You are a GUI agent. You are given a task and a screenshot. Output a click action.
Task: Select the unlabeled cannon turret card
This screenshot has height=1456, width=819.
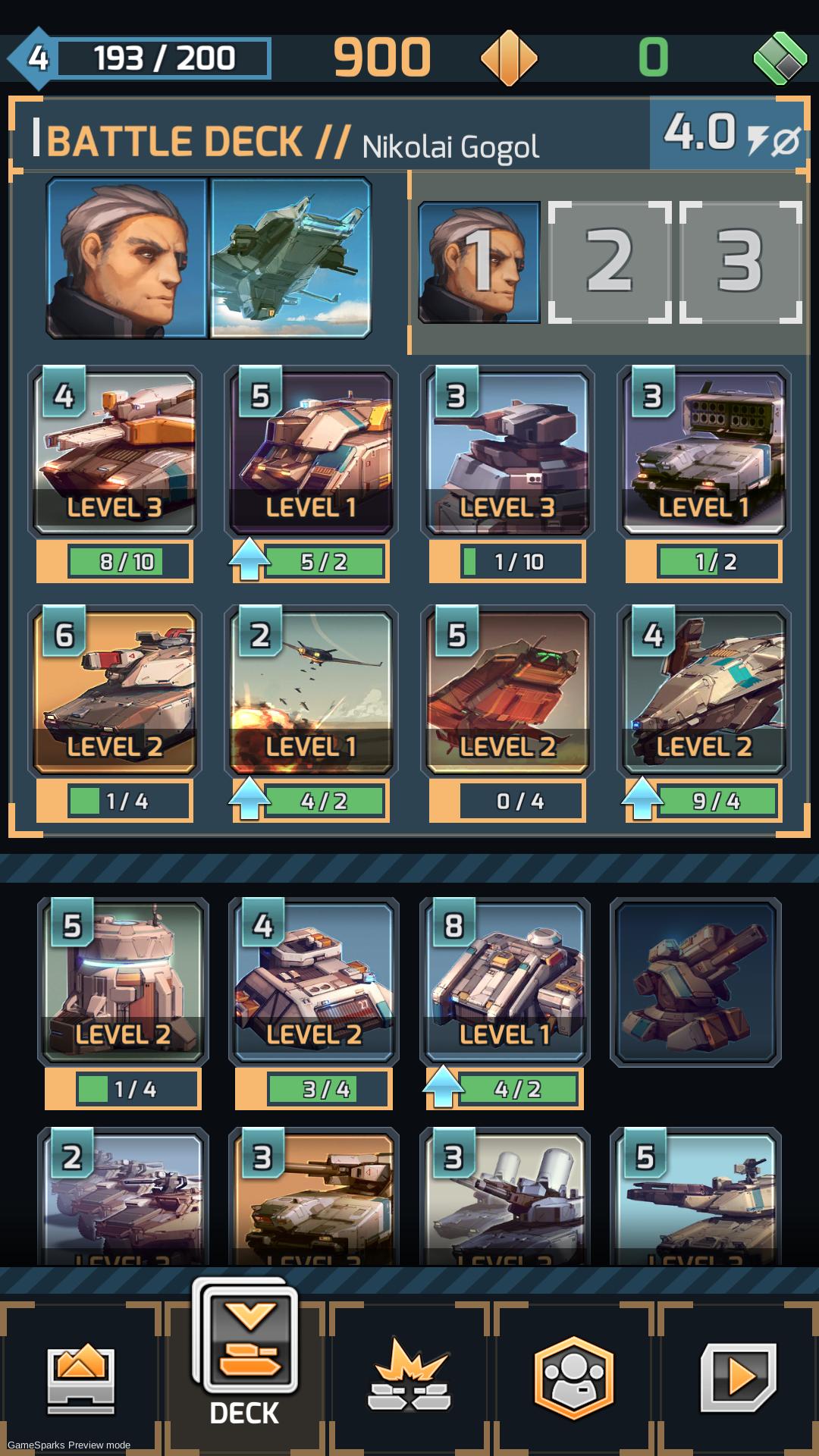(x=695, y=981)
